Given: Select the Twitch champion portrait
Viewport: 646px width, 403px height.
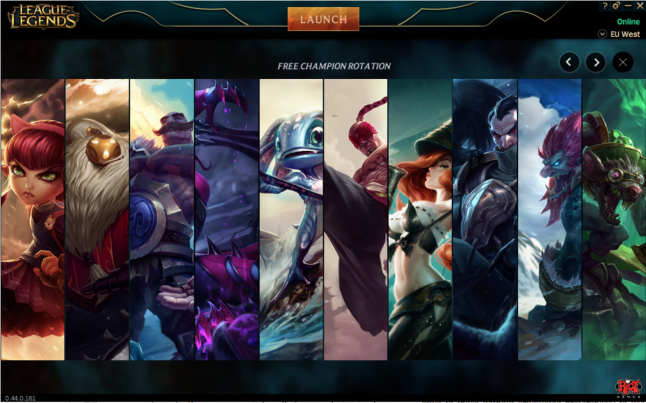Looking at the screenshot, I should pos(613,219).
